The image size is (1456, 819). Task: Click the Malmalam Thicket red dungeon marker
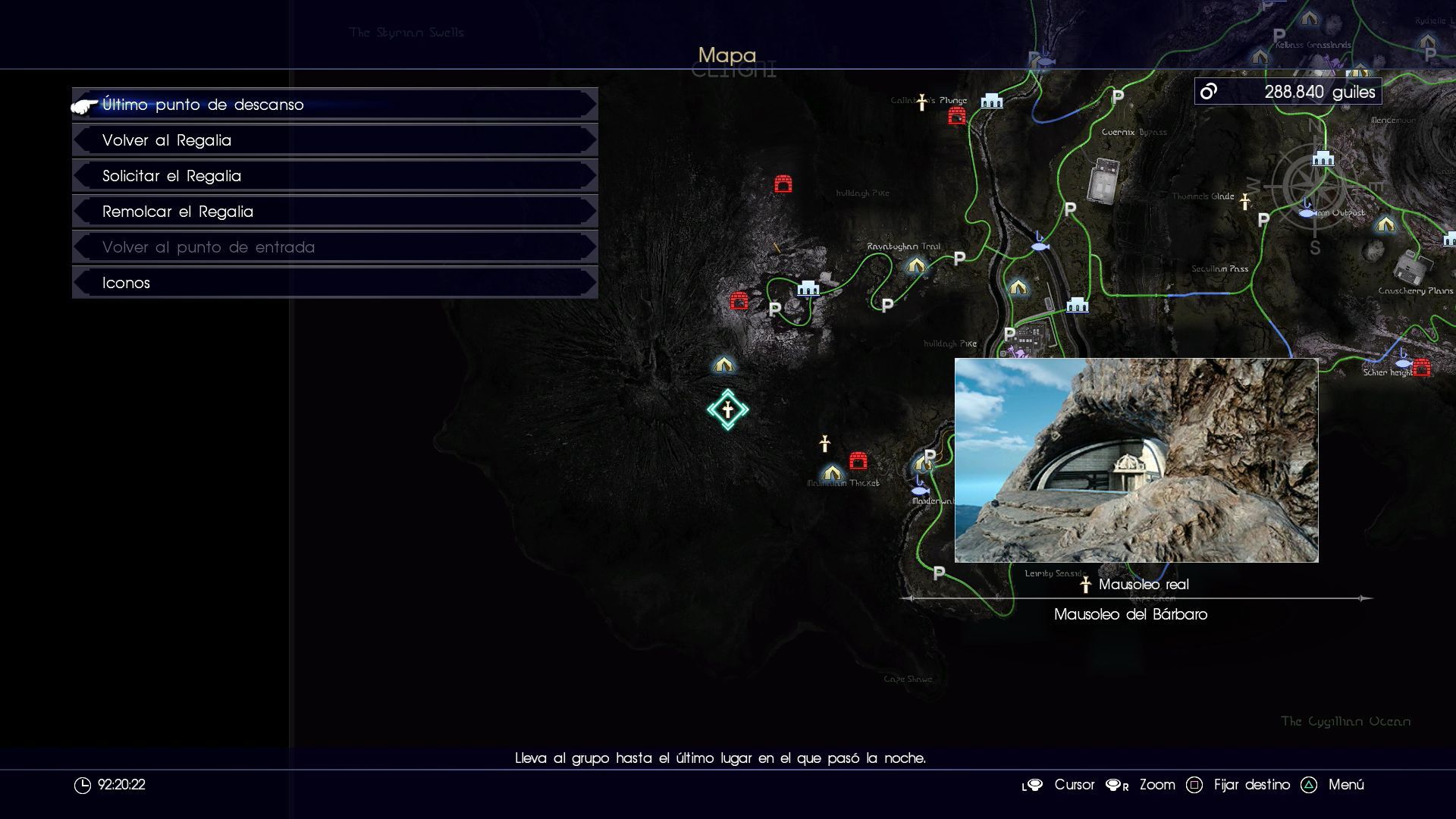(x=858, y=460)
